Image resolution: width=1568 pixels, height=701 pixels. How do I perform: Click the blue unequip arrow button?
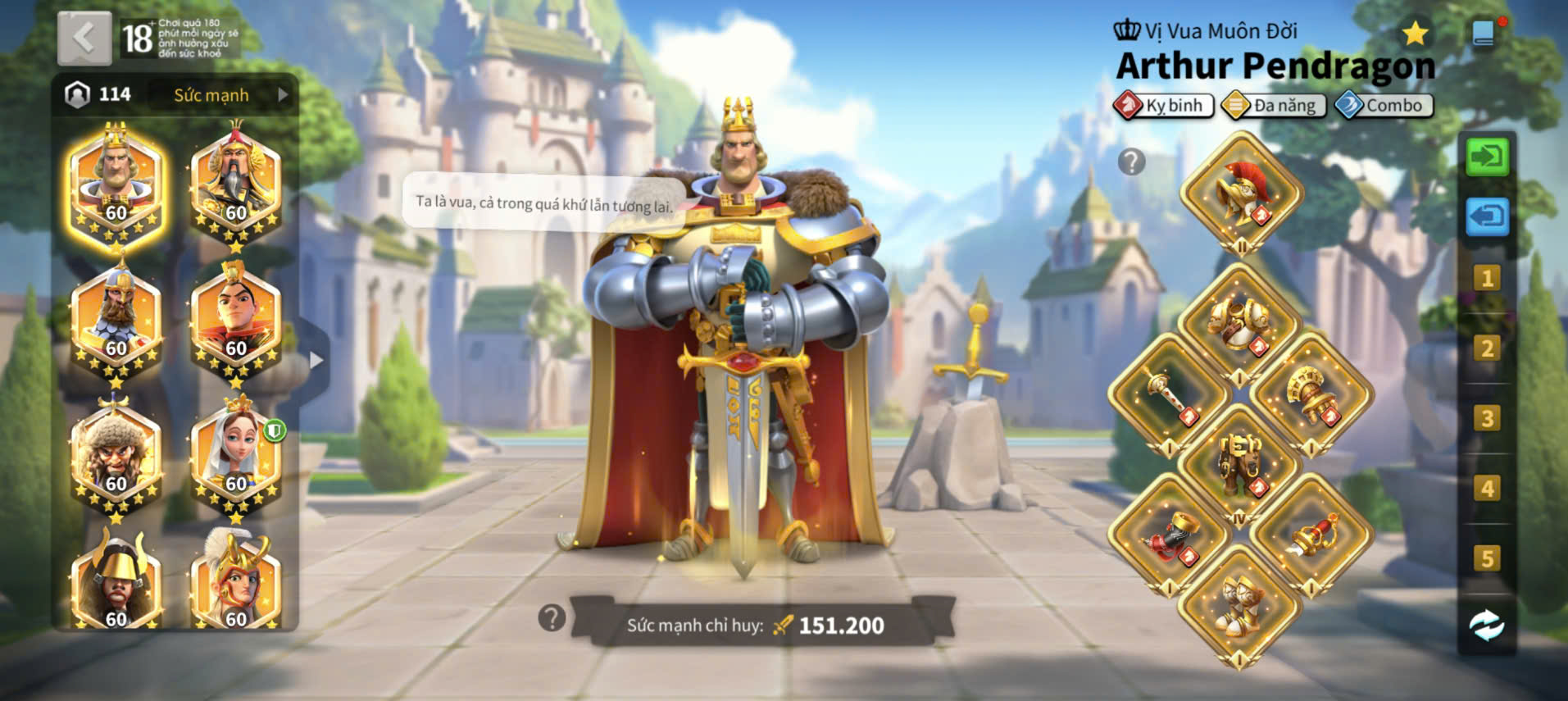pos(1486,217)
